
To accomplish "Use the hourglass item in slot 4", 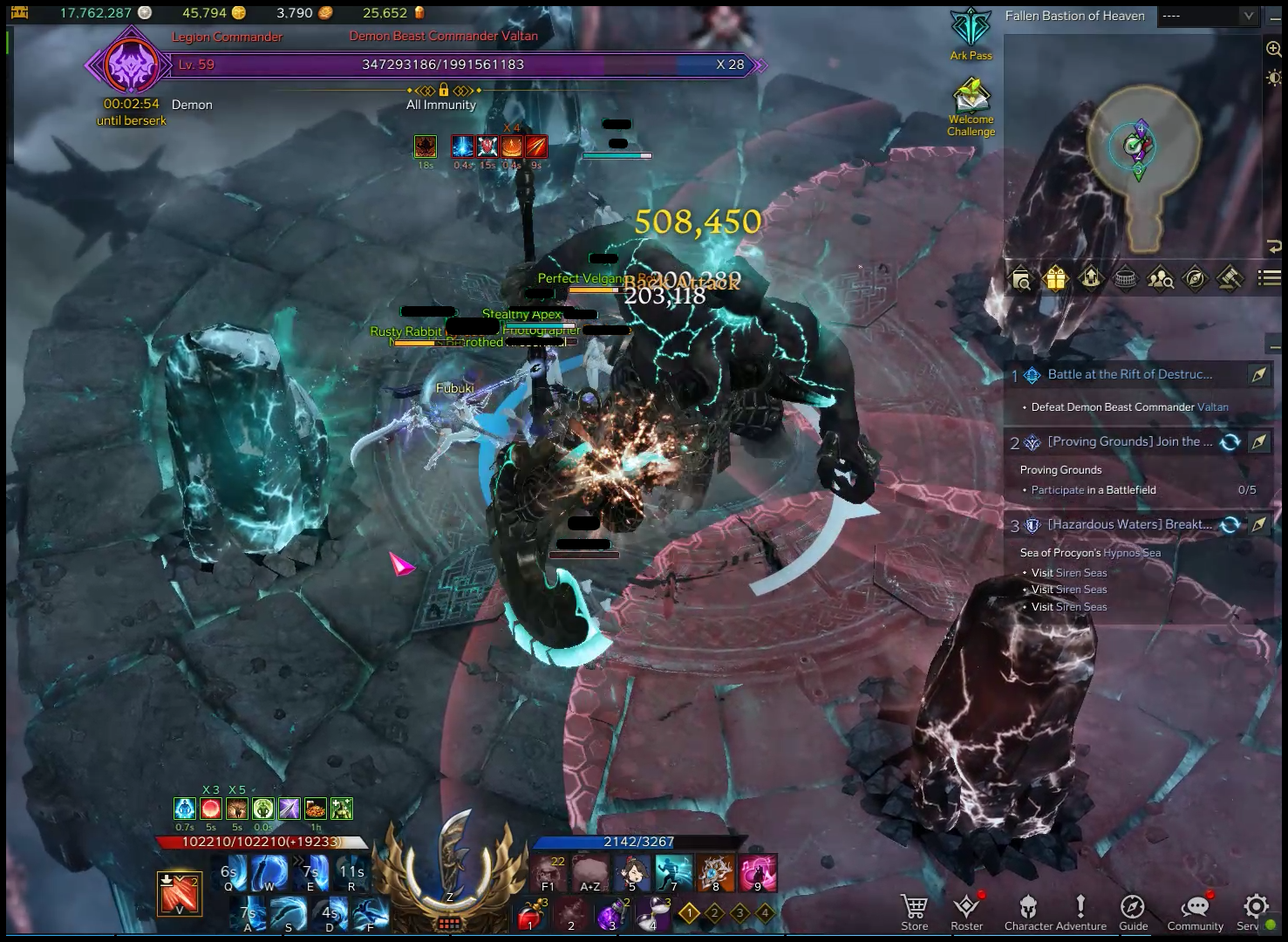I will tap(651, 914).
